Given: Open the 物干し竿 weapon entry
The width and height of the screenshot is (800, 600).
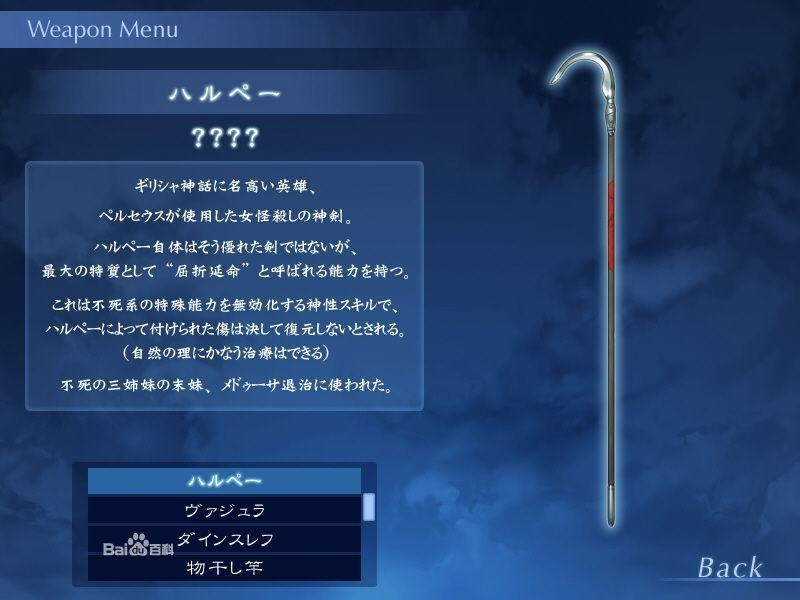Looking at the screenshot, I should tap(224, 568).
